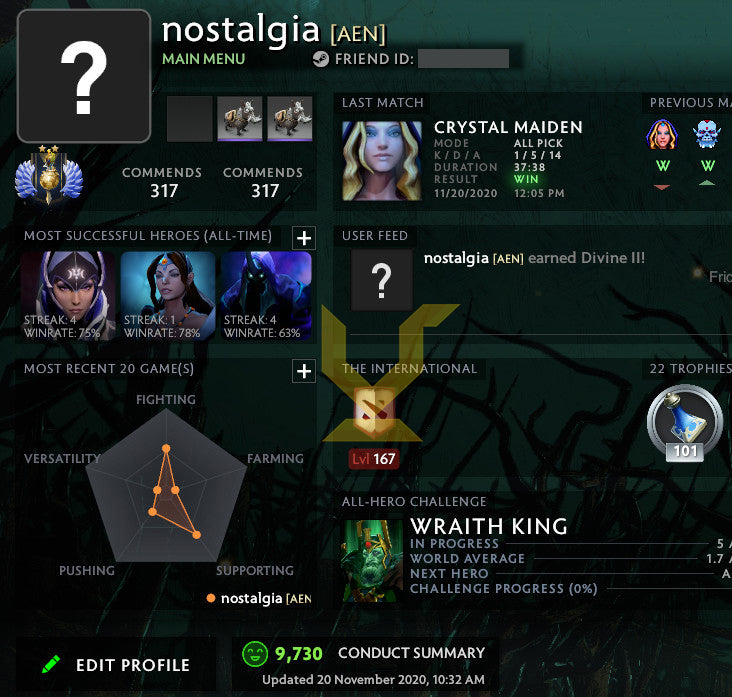
Task: Click the Divine rank medal
Action: click(x=47, y=177)
